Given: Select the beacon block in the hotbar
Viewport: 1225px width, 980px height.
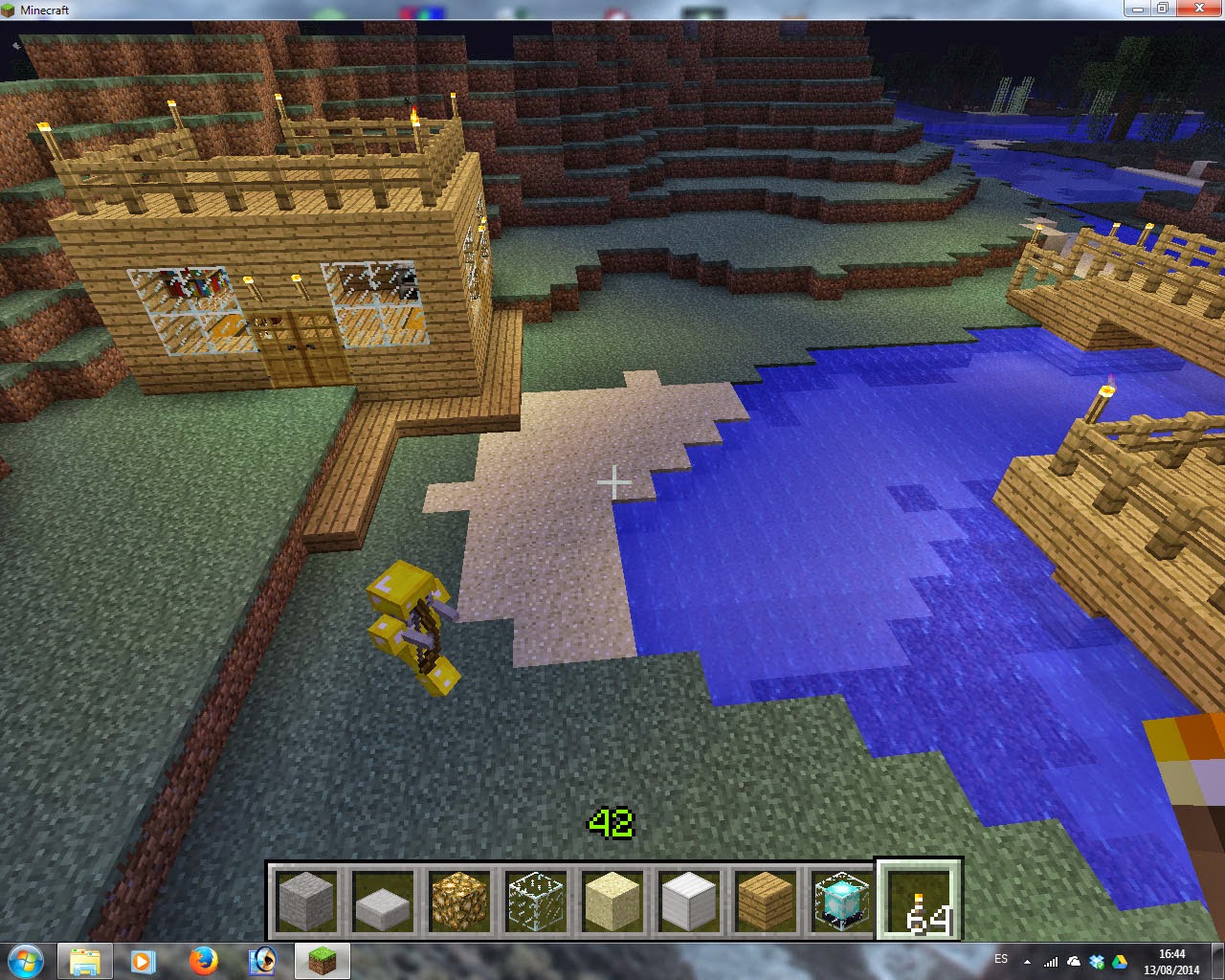Looking at the screenshot, I should coord(841,901).
